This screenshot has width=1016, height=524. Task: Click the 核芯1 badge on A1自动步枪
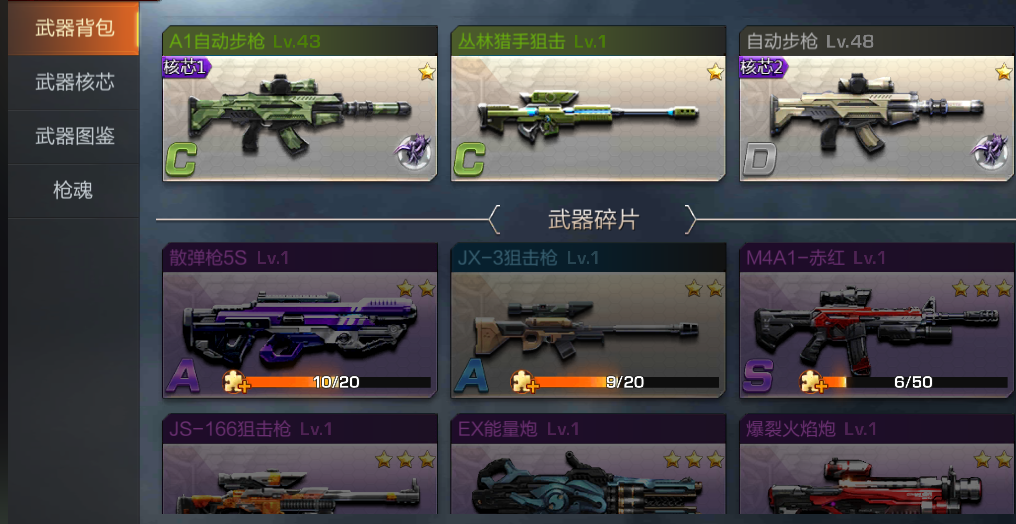(x=186, y=68)
